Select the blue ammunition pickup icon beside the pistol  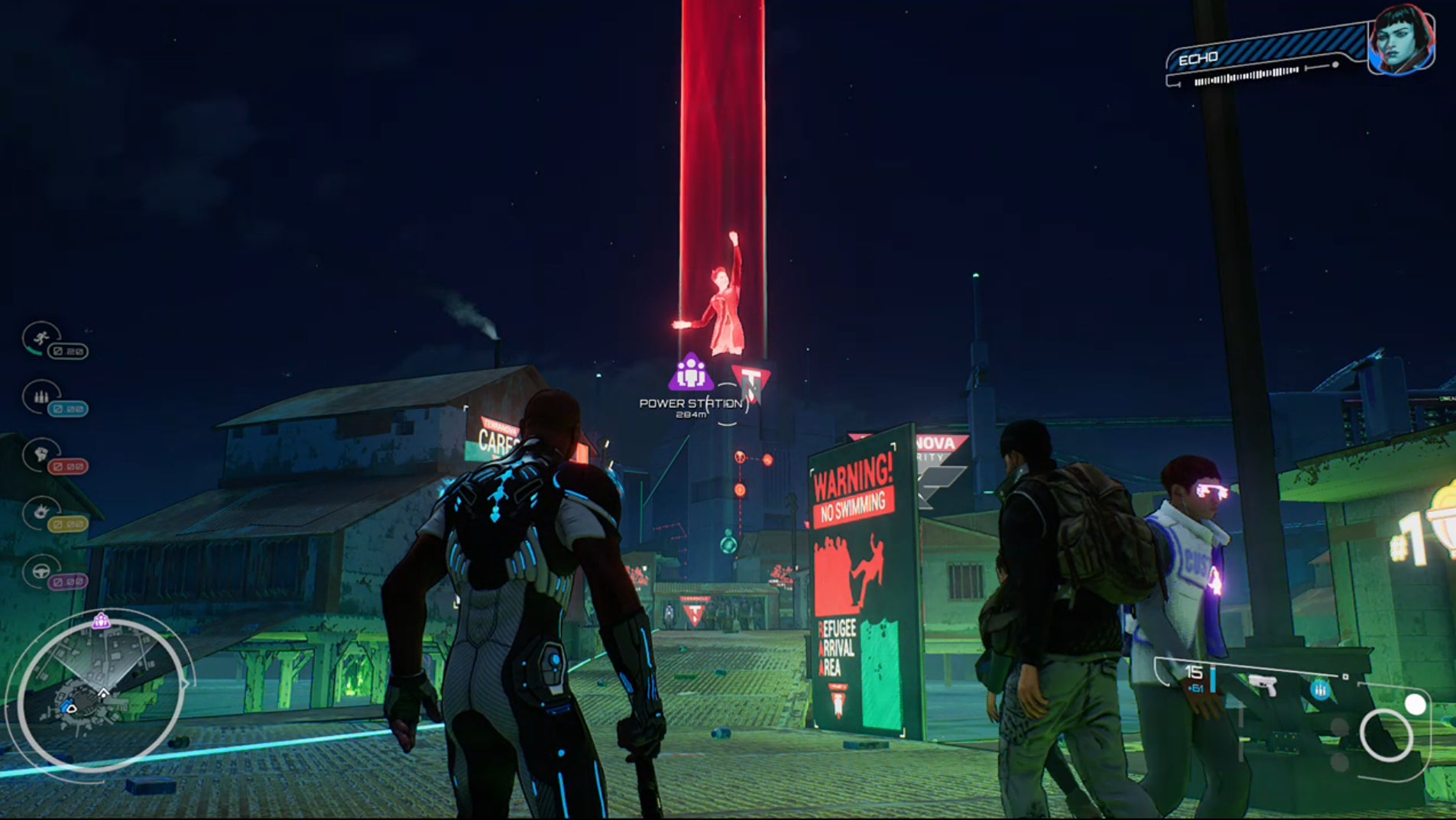tap(1321, 690)
